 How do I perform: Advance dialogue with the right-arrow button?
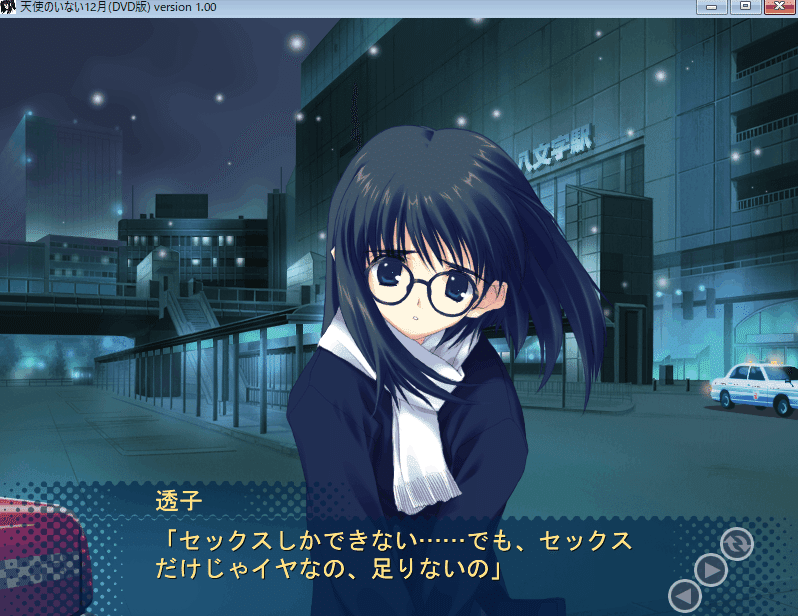[x=710, y=571]
